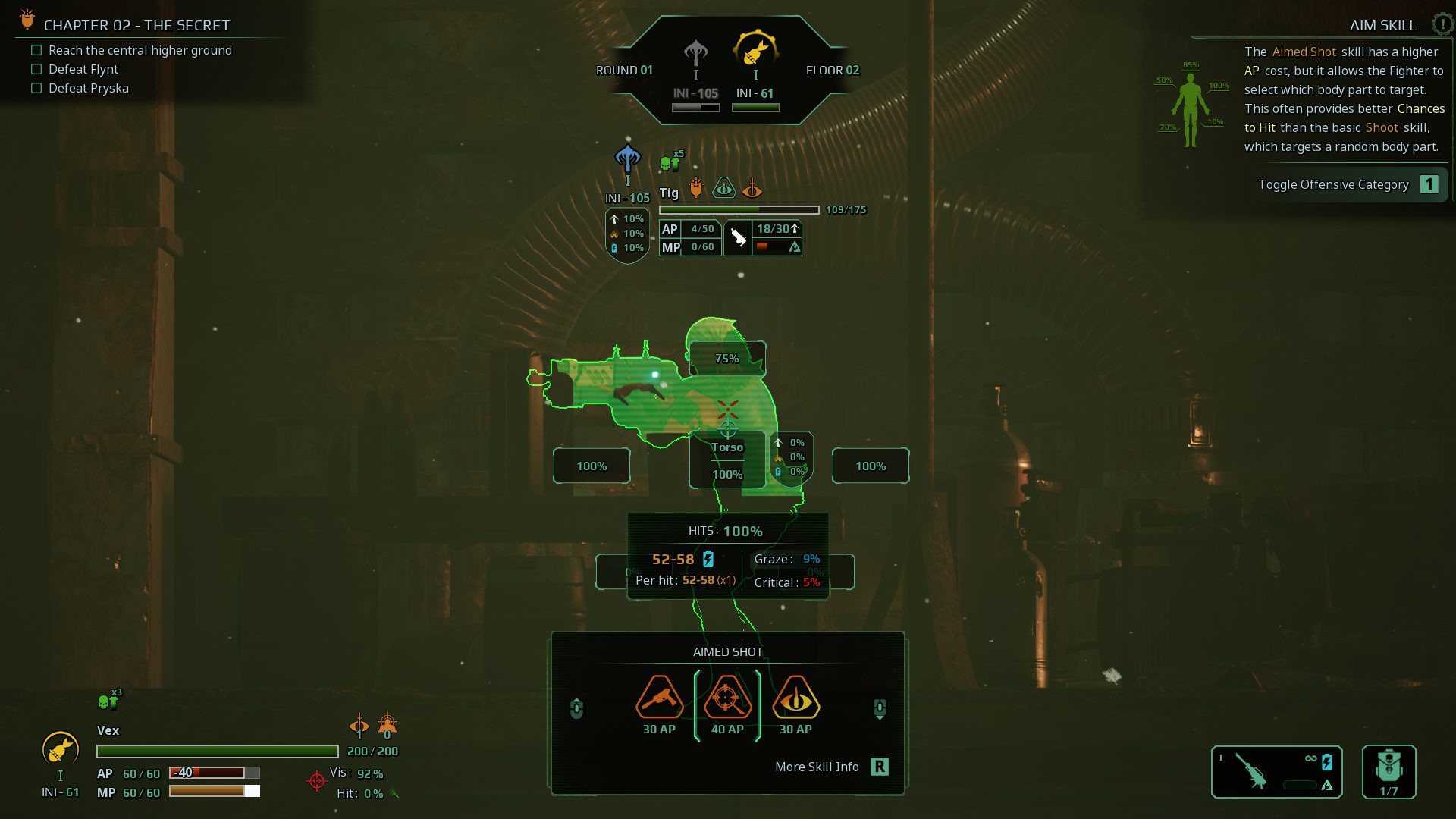
Task: Select the equipped rifle weapon slot
Action: (1276, 771)
